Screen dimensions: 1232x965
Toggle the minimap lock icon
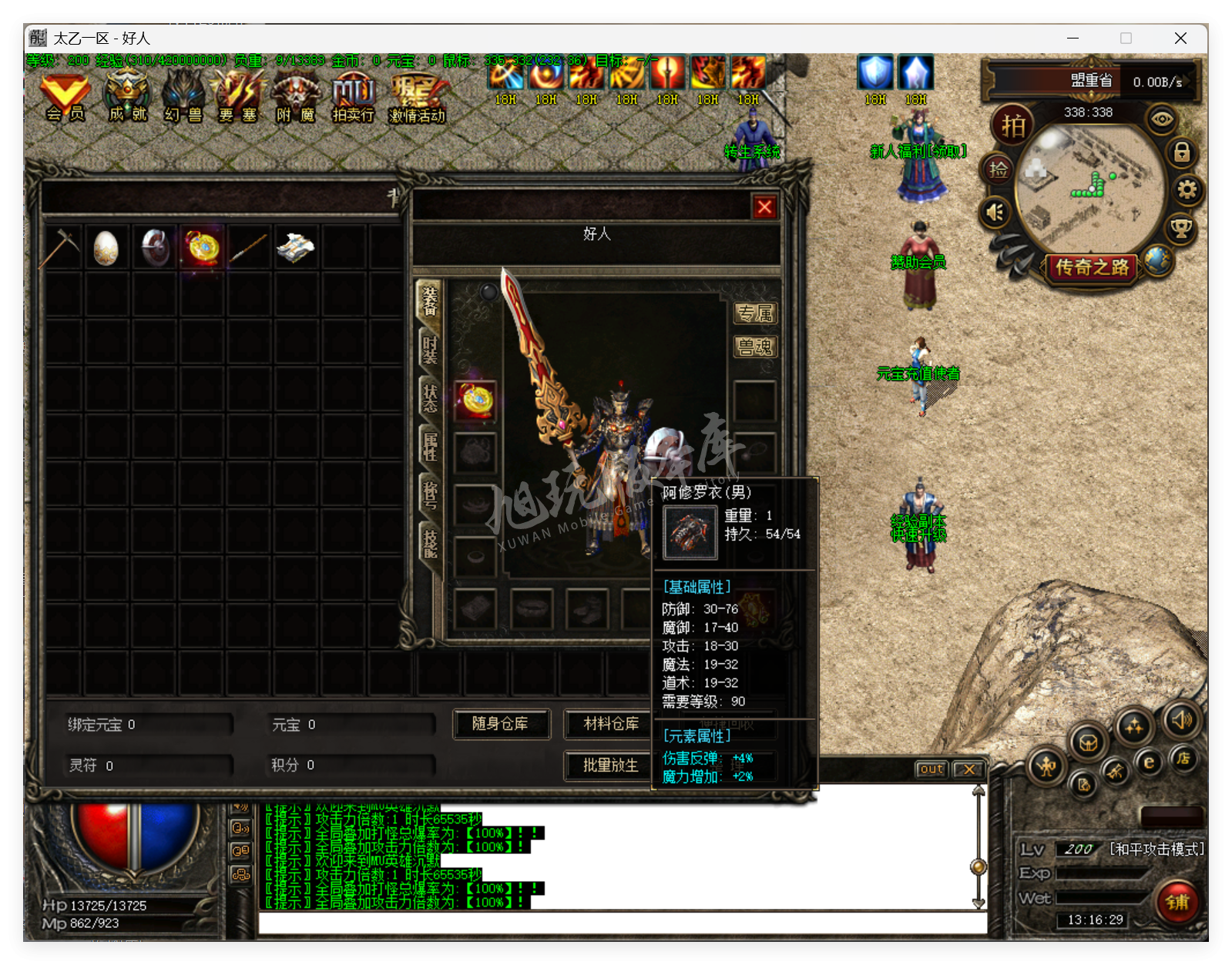tap(1184, 152)
